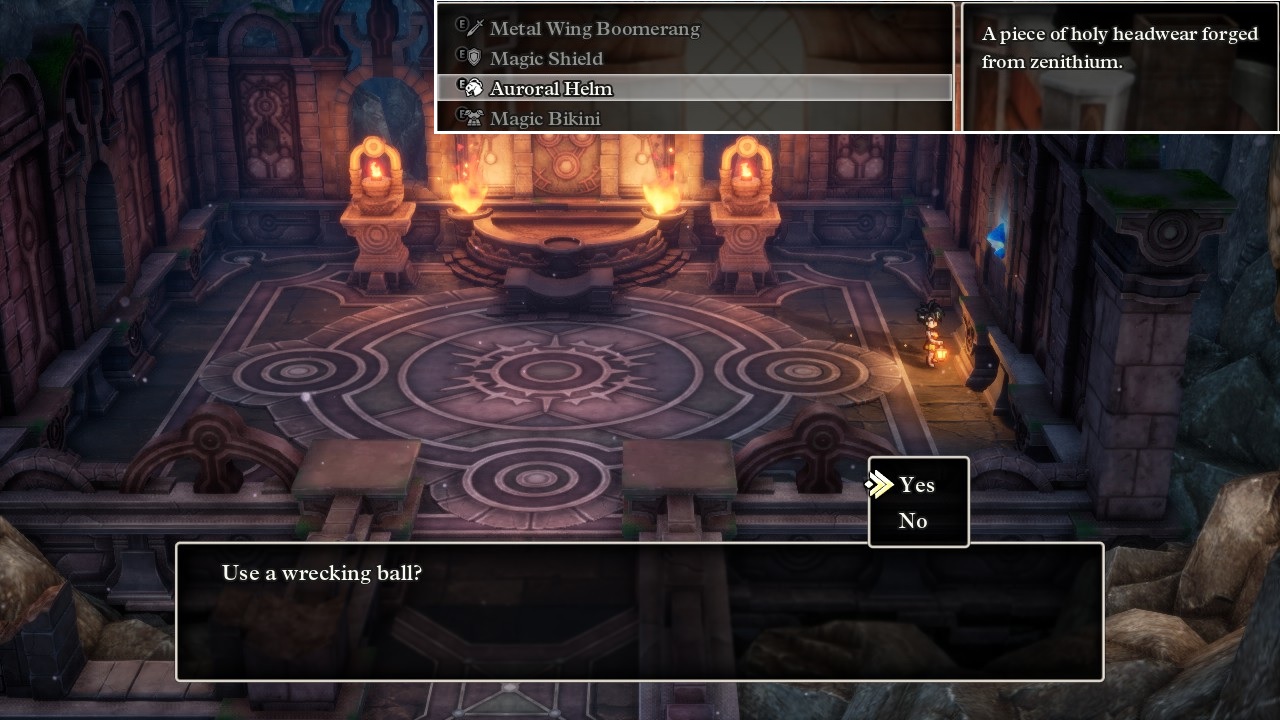Choose the Magic Bikini item row
The height and width of the screenshot is (720, 1280).
coord(545,119)
